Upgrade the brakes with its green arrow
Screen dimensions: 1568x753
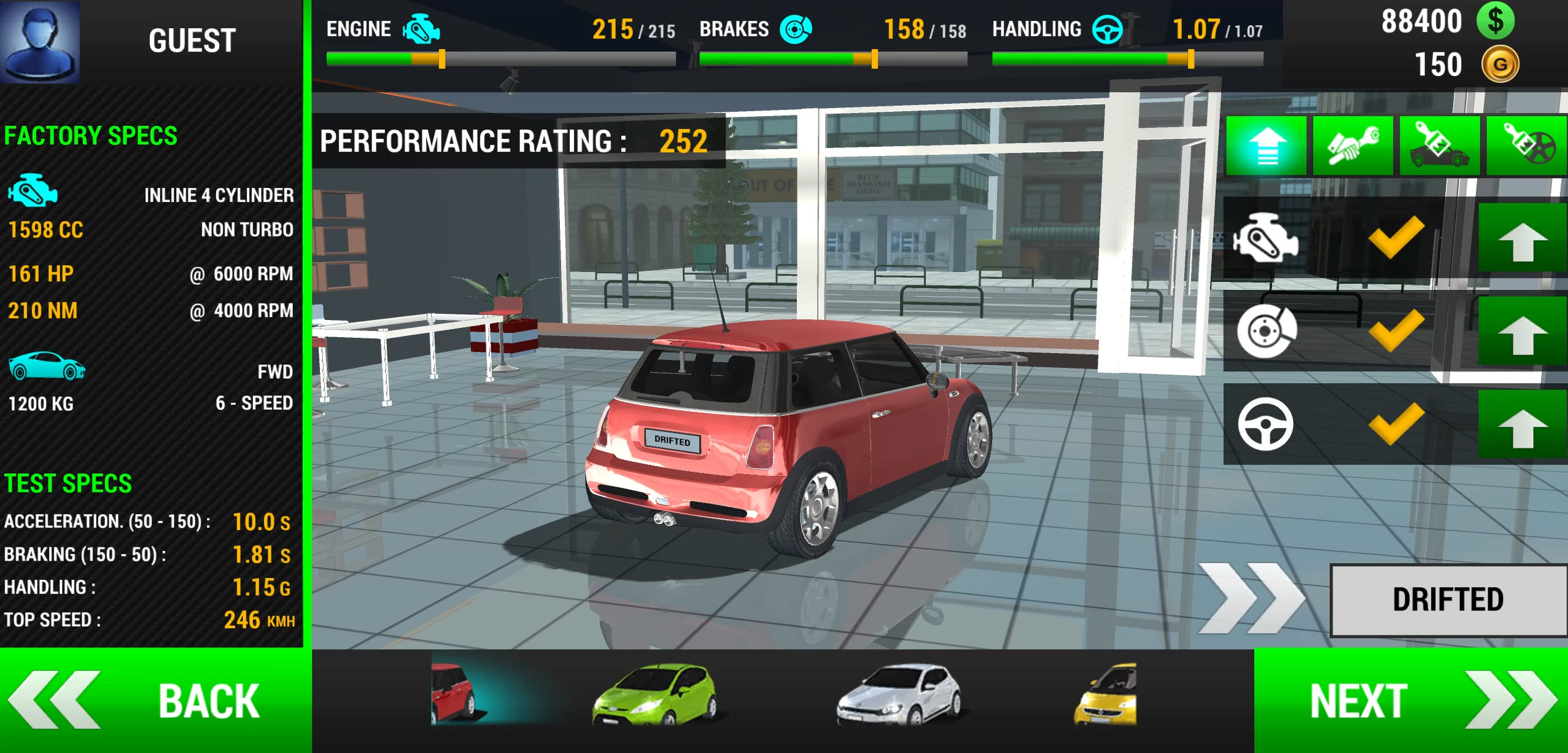[1521, 332]
